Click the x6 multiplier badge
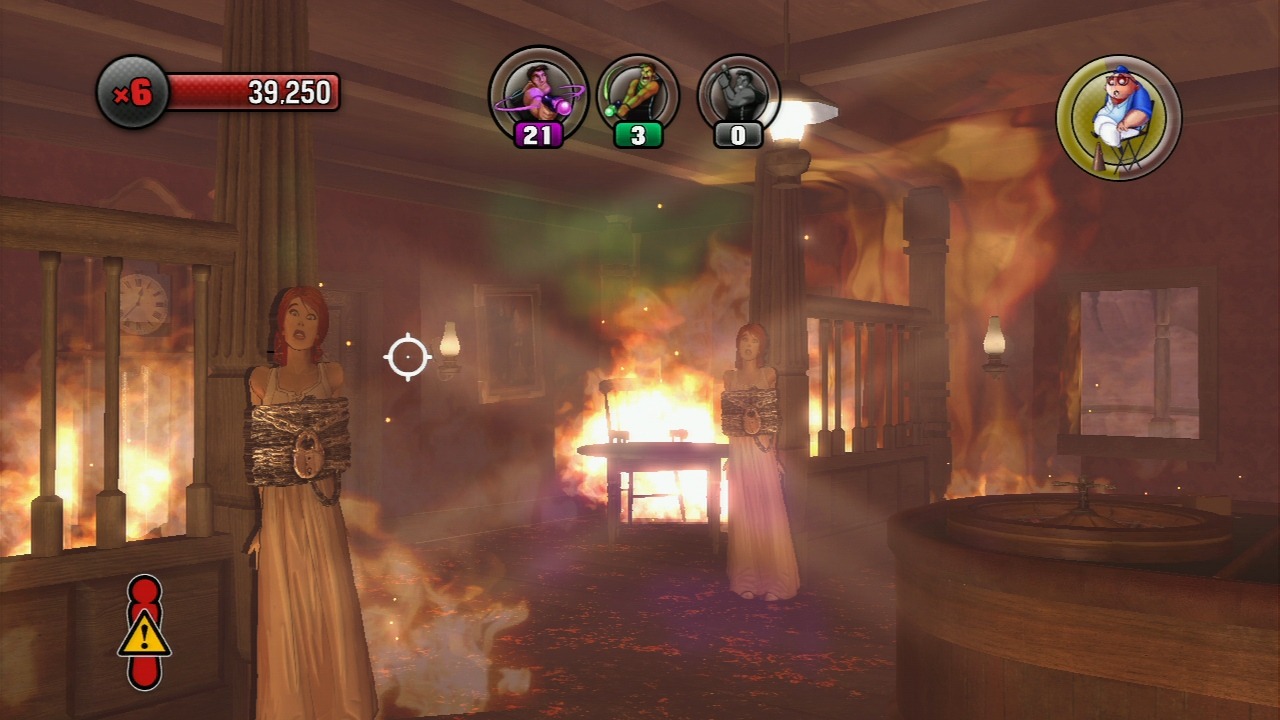Viewport: 1280px width, 720px height. (133, 93)
